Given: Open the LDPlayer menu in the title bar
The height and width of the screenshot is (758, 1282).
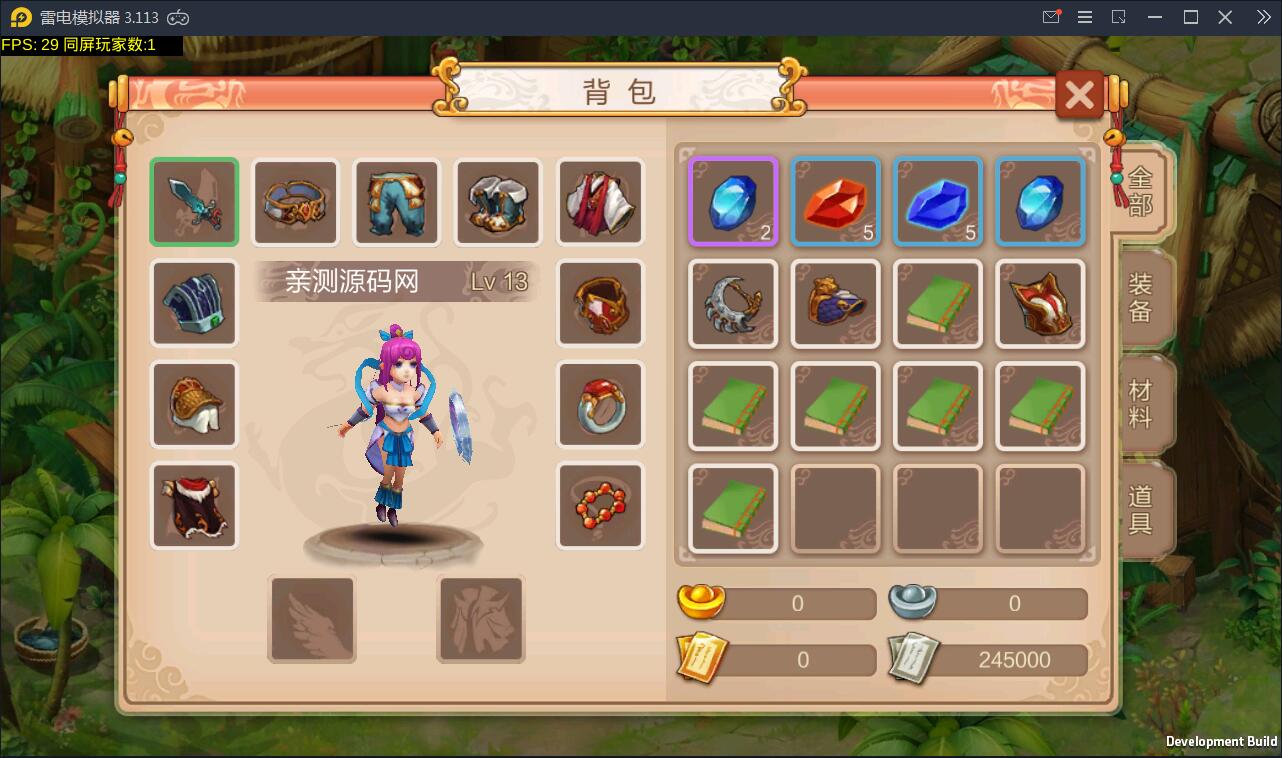Looking at the screenshot, I should [1084, 16].
